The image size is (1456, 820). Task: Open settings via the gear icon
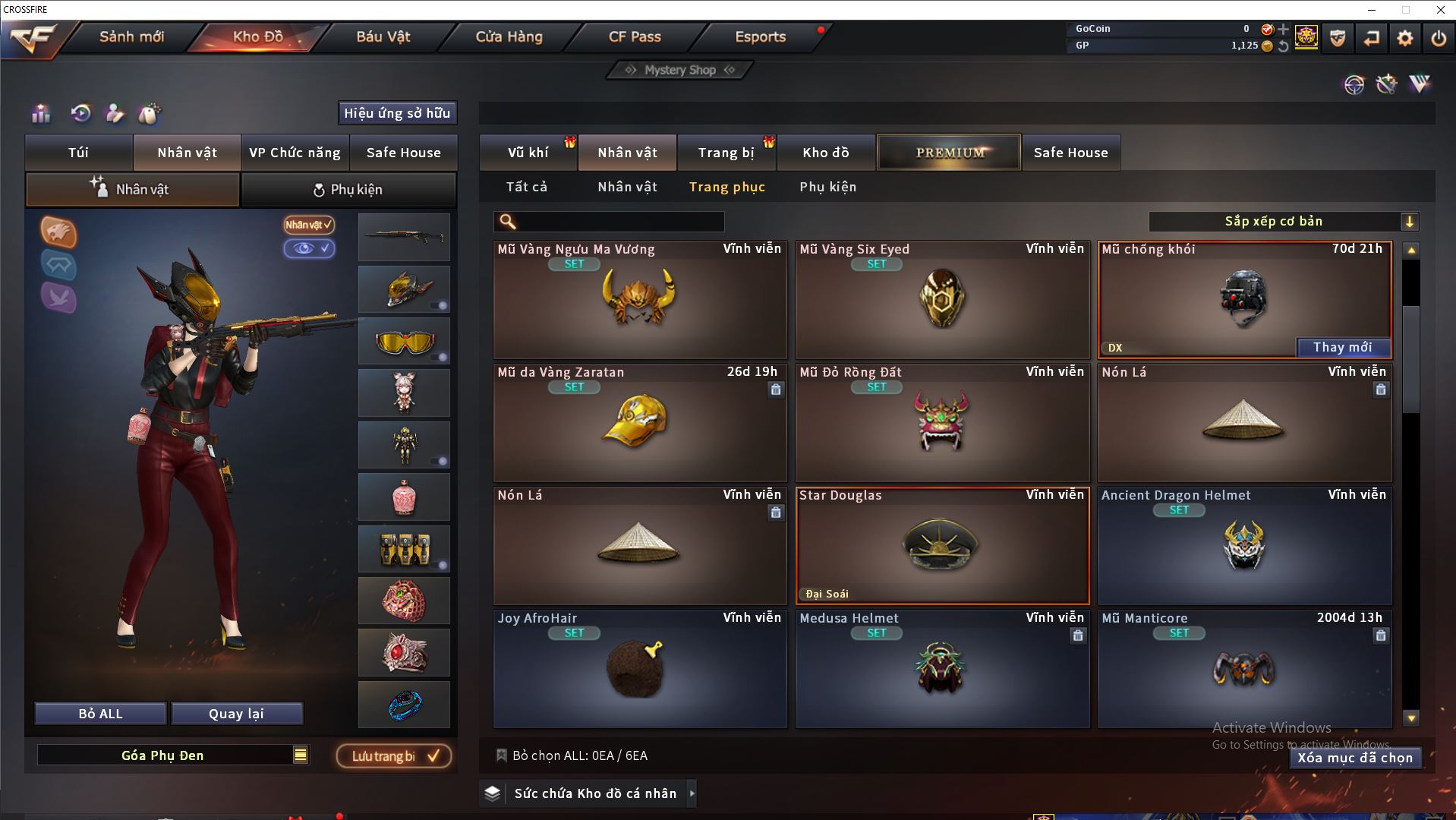(1404, 38)
